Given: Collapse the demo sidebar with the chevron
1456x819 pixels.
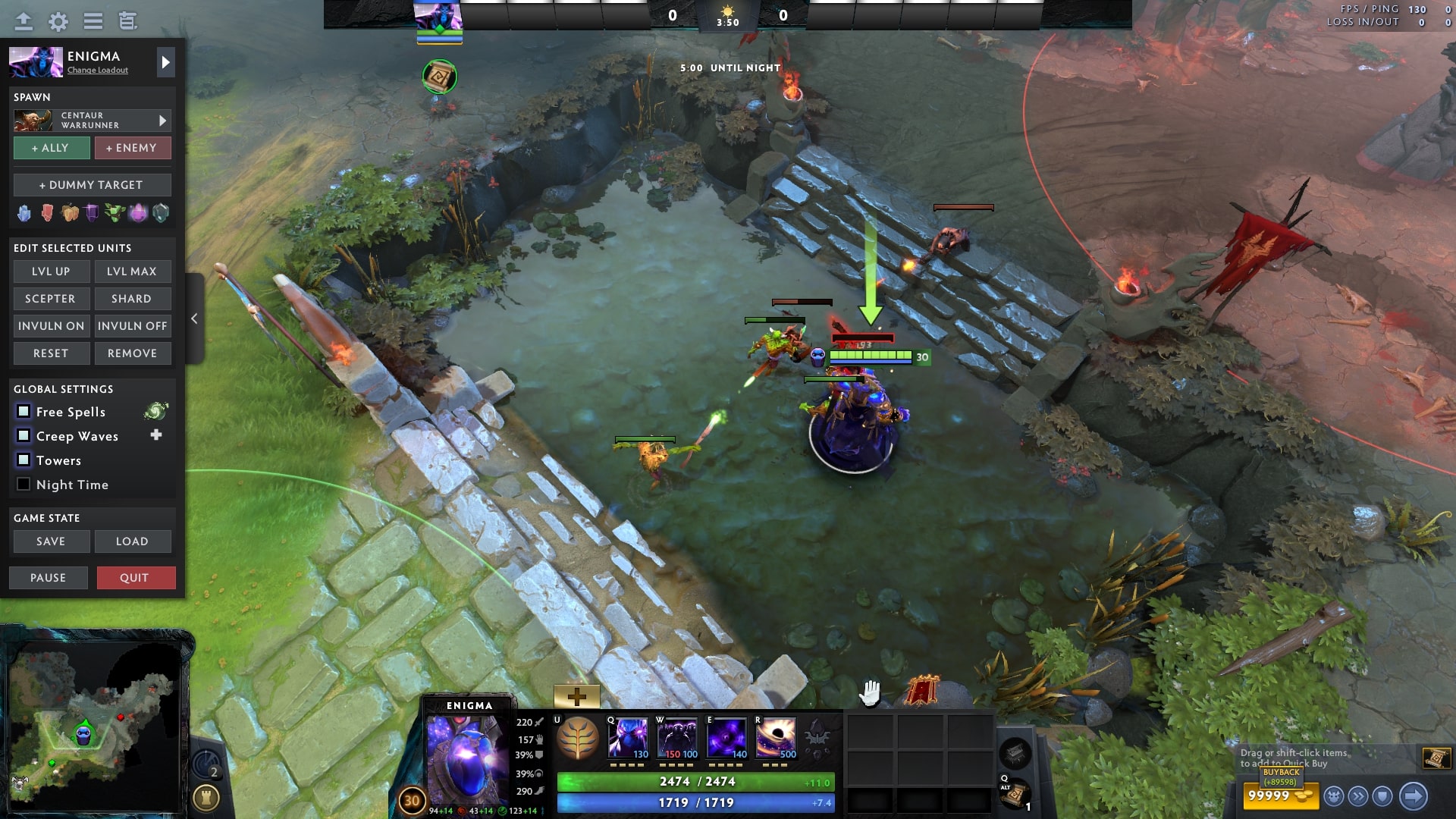Looking at the screenshot, I should coord(193,318).
